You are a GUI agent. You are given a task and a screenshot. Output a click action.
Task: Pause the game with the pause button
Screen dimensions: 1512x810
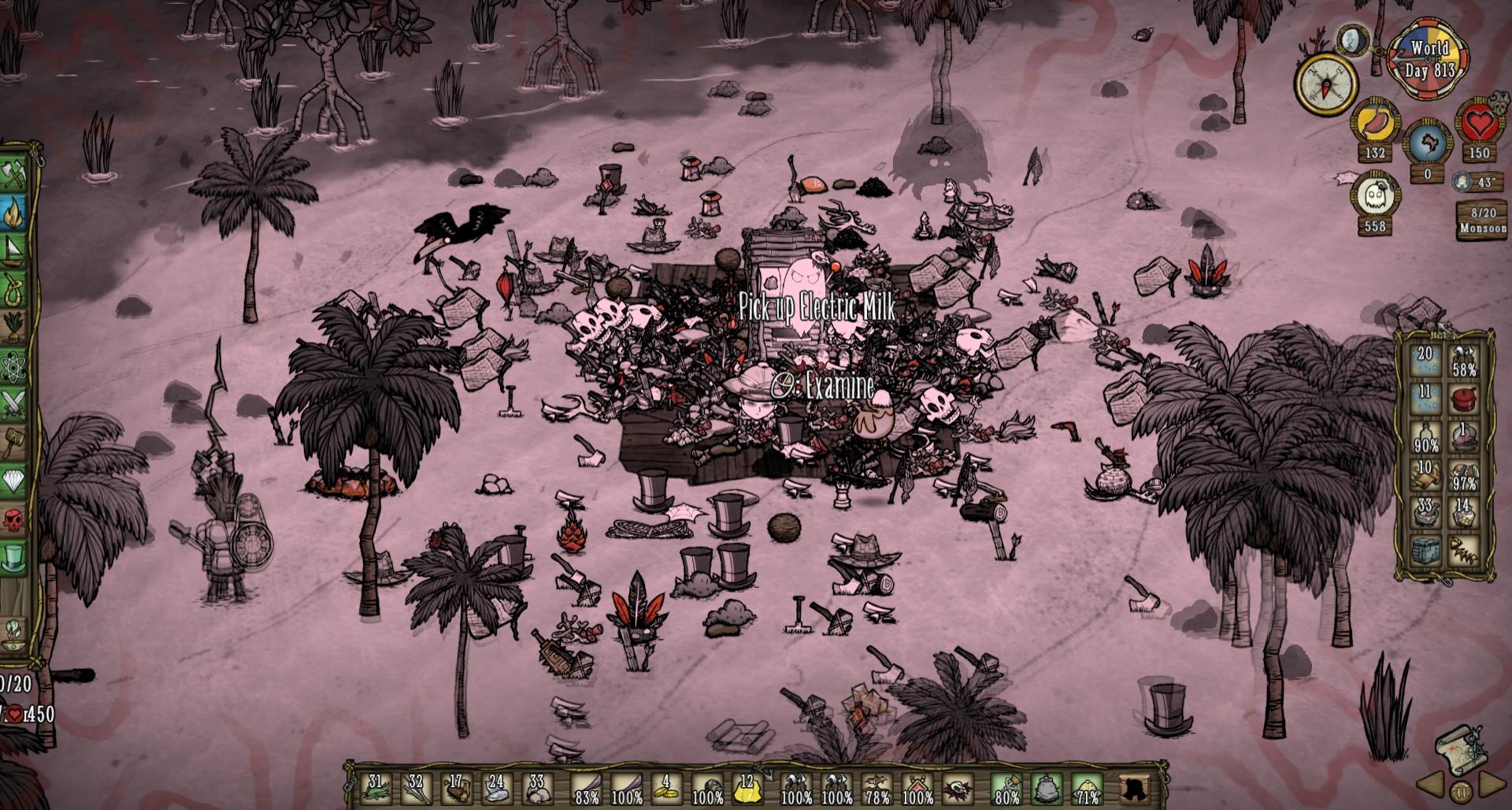[x=1461, y=790]
